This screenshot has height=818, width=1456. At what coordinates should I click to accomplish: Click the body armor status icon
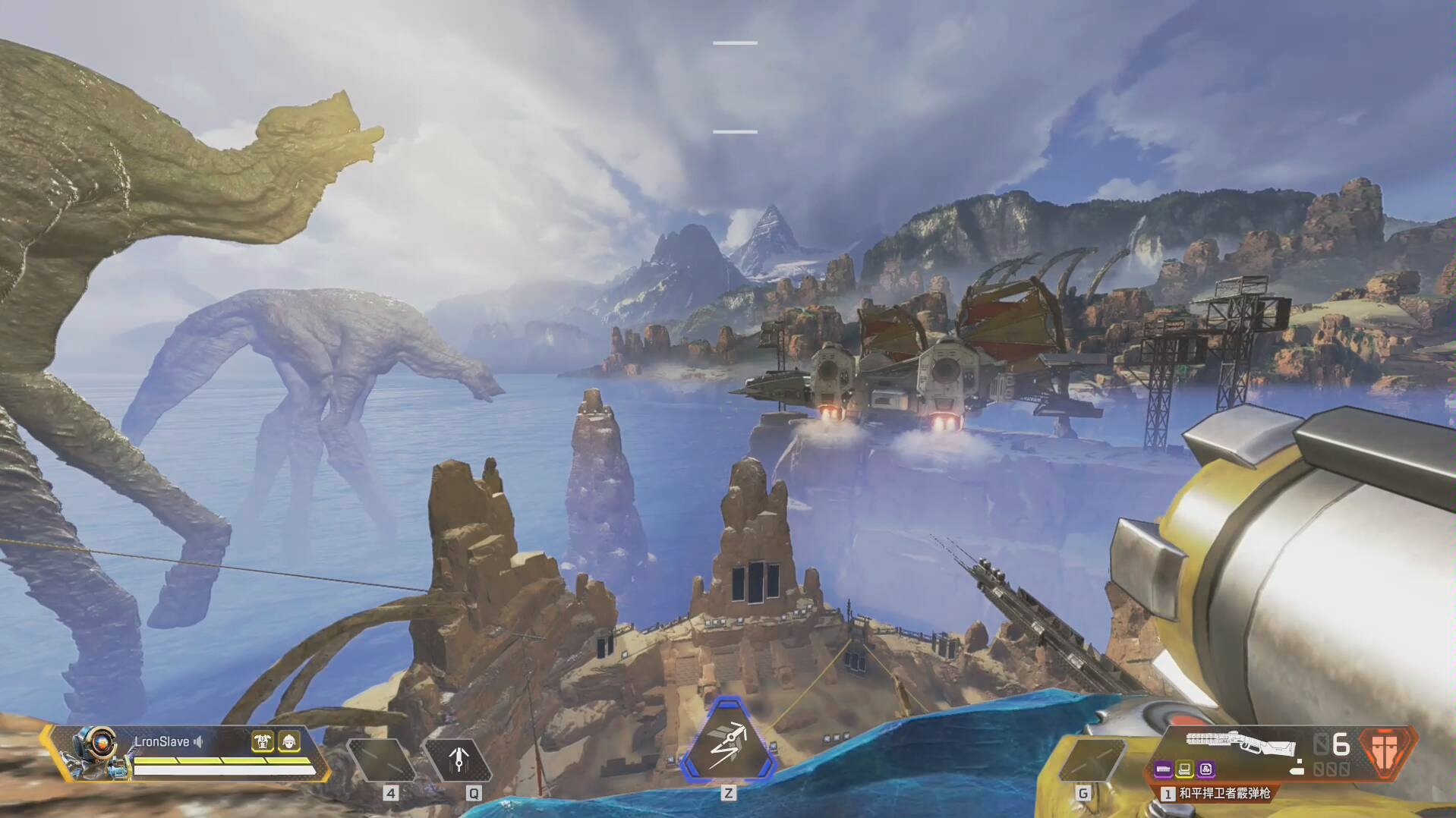tap(263, 741)
